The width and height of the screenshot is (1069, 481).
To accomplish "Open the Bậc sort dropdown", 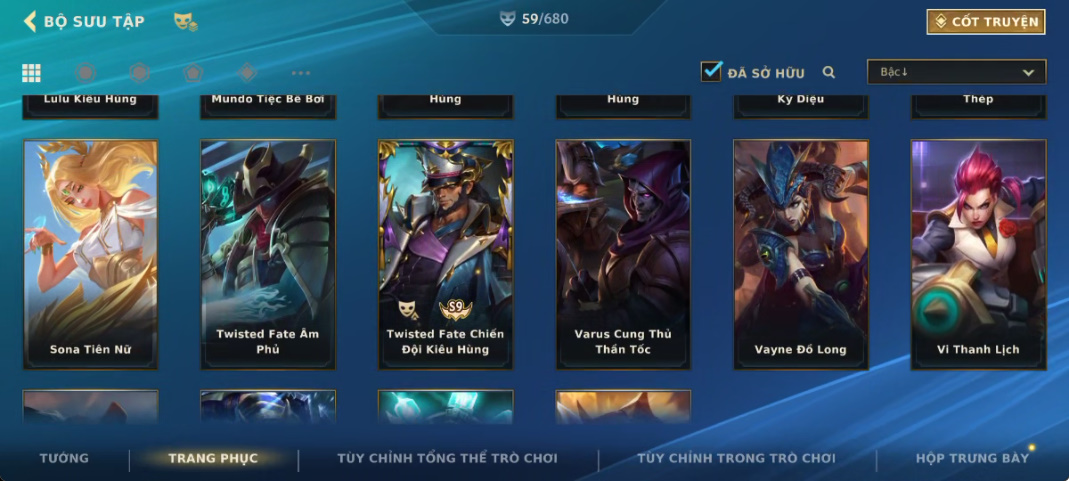I will point(955,72).
